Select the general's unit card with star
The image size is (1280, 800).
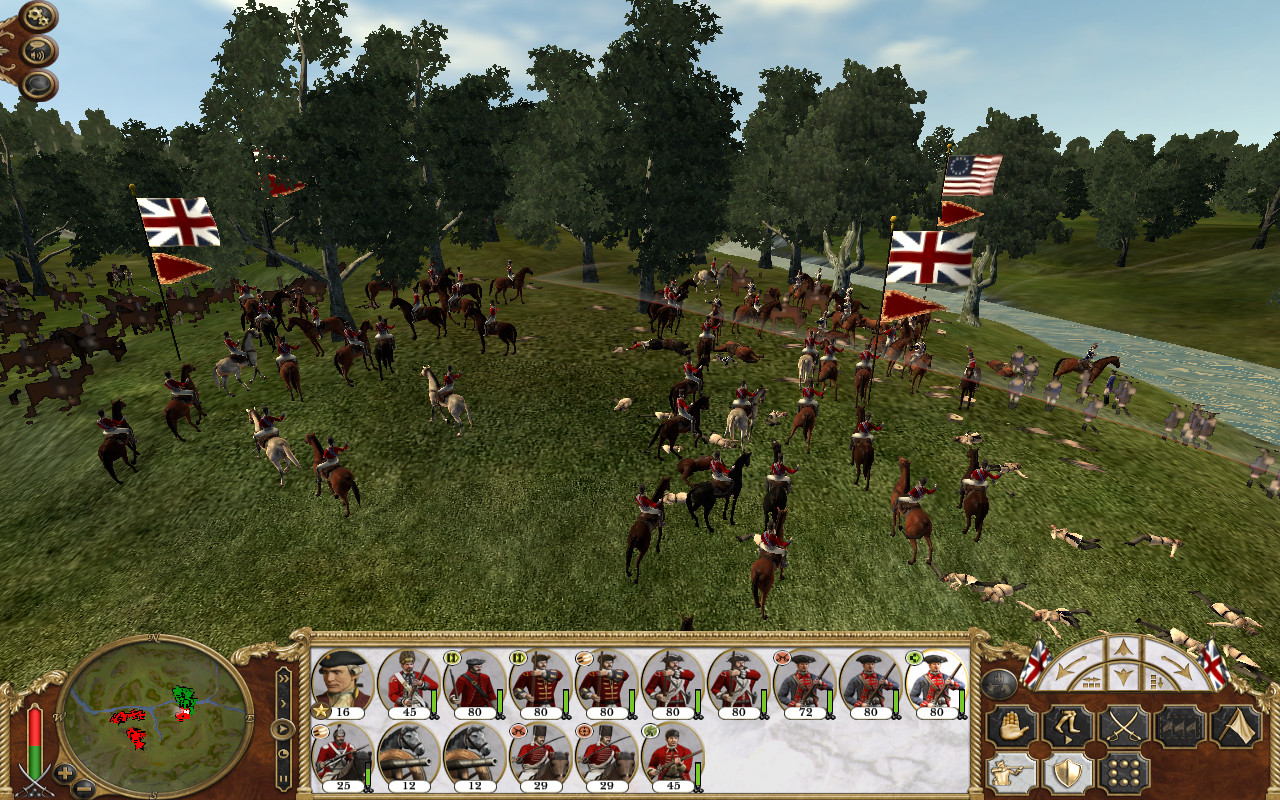(342, 683)
